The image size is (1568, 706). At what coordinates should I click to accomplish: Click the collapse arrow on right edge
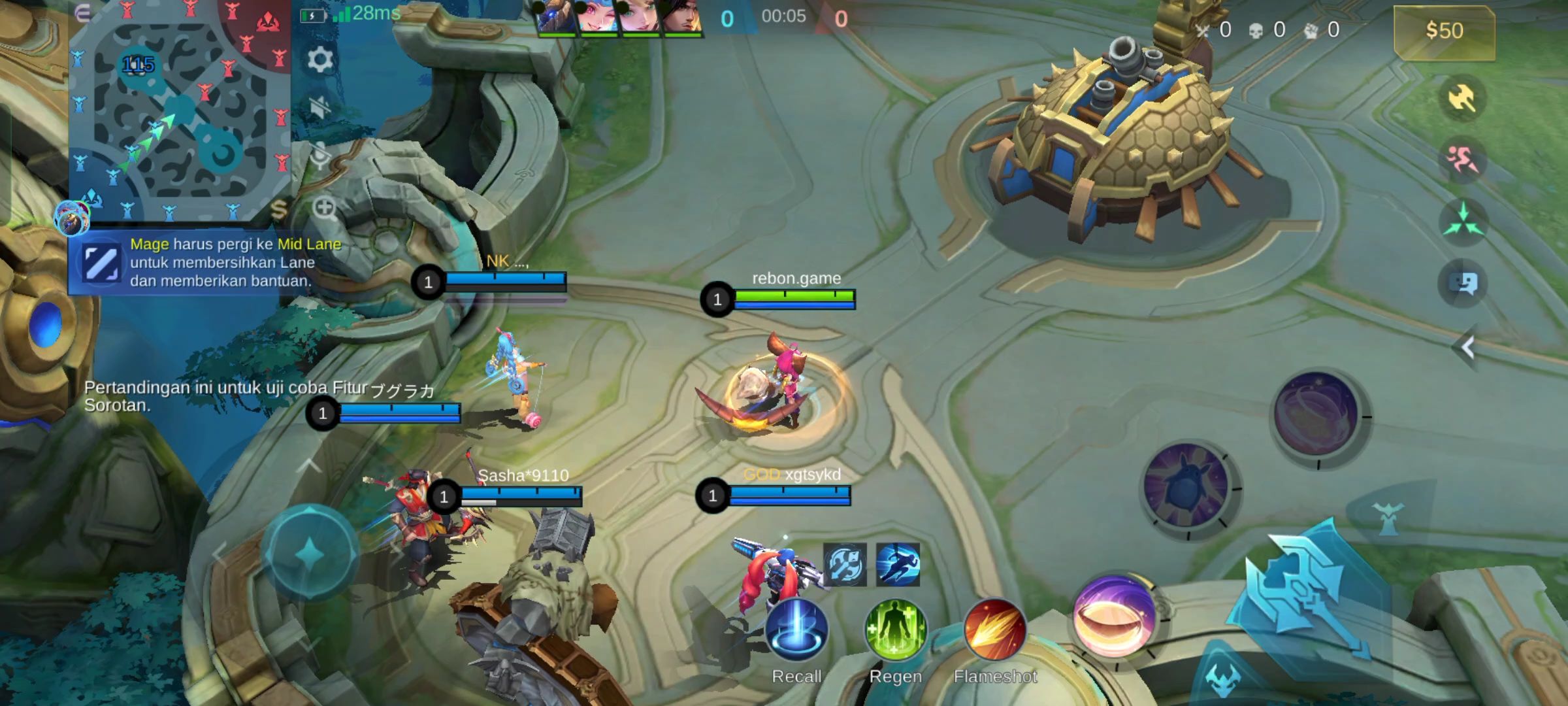pos(1467,347)
